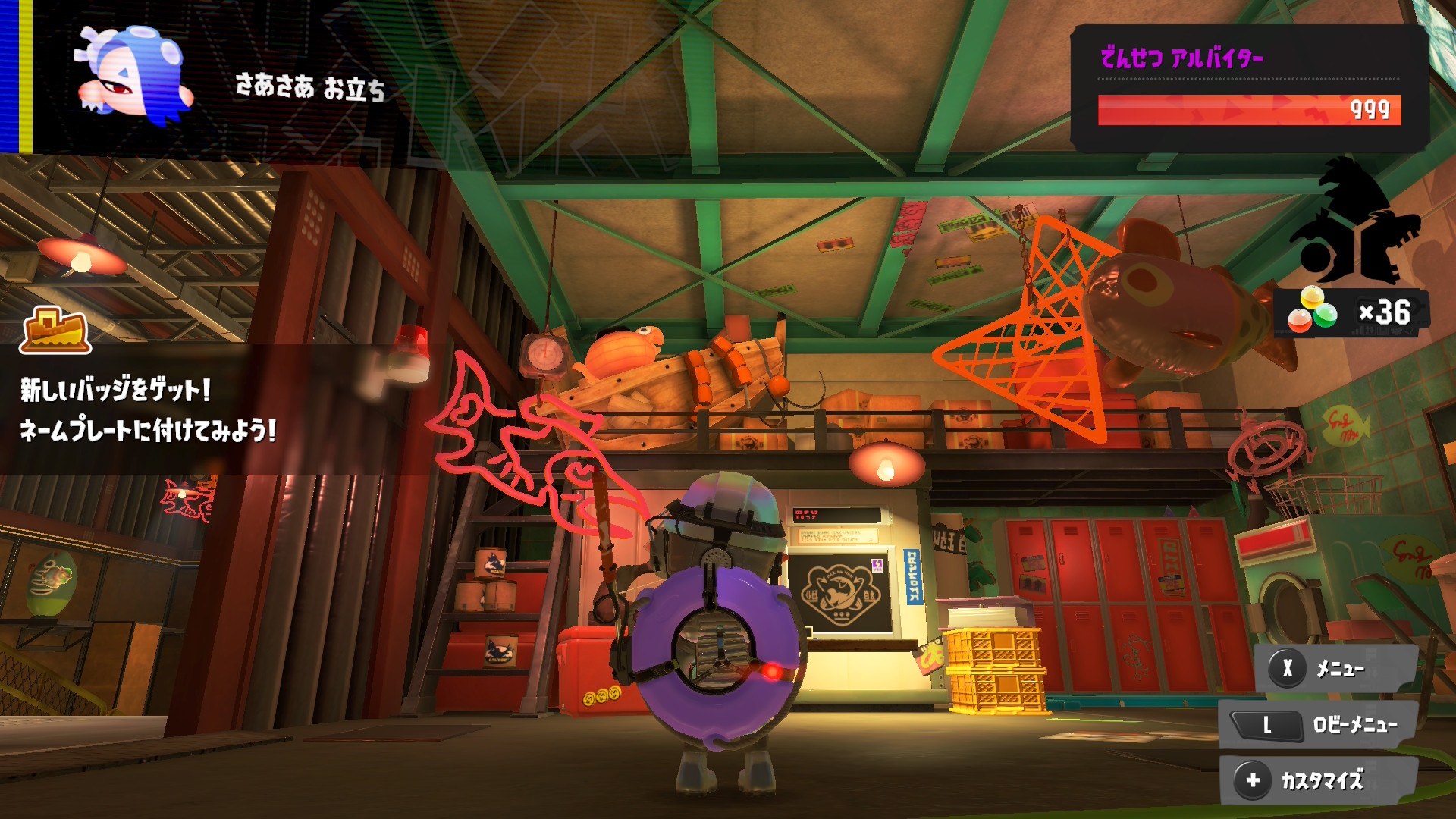This screenshot has height=819, width=1456.
Task: Click the blue-haired announcer portrait
Action: tap(133, 75)
